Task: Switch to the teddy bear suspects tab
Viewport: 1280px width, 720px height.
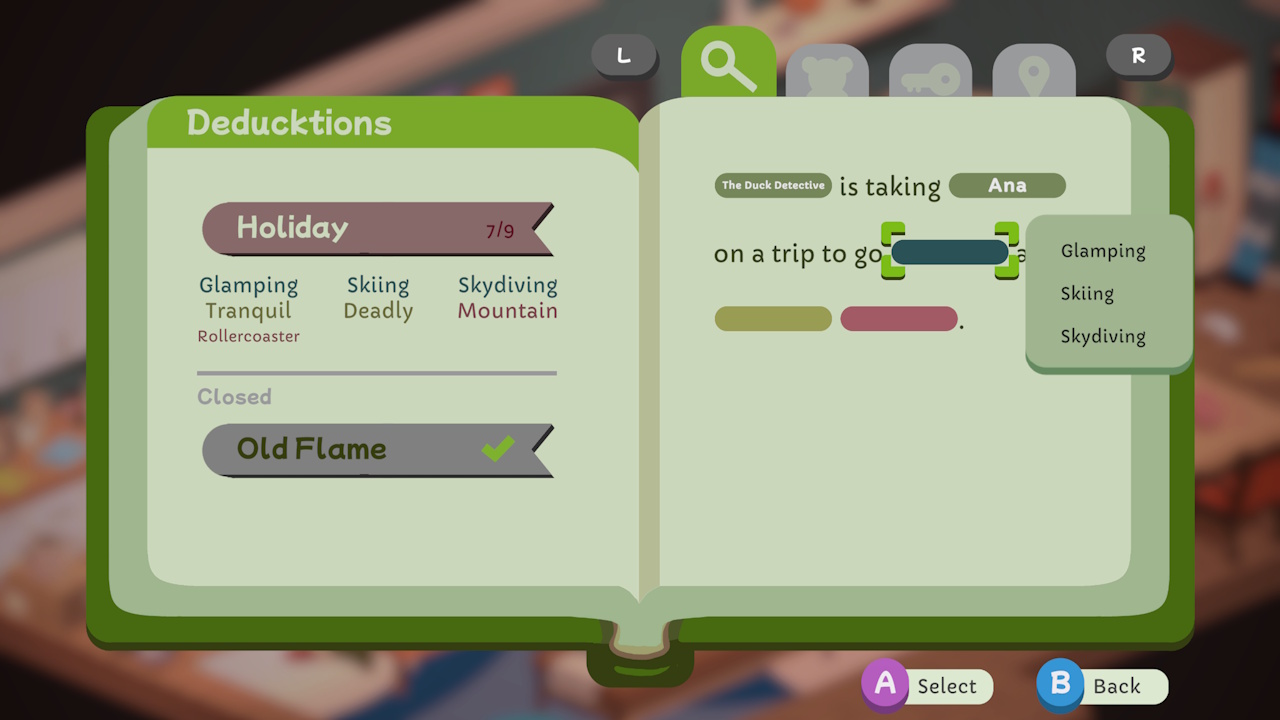Action: pos(828,70)
